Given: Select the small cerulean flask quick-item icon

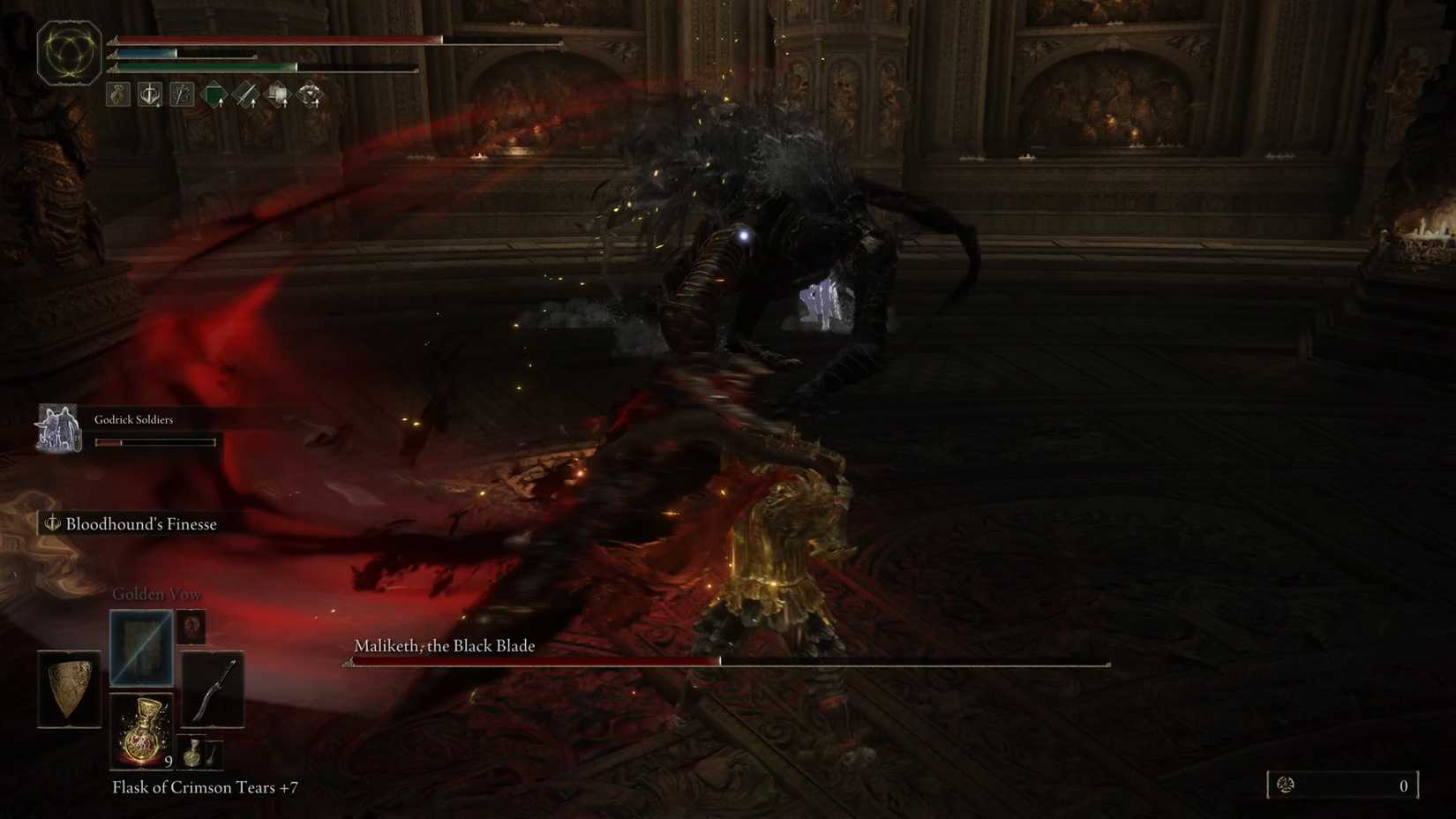Looking at the screenshot, I should (192, 752).
